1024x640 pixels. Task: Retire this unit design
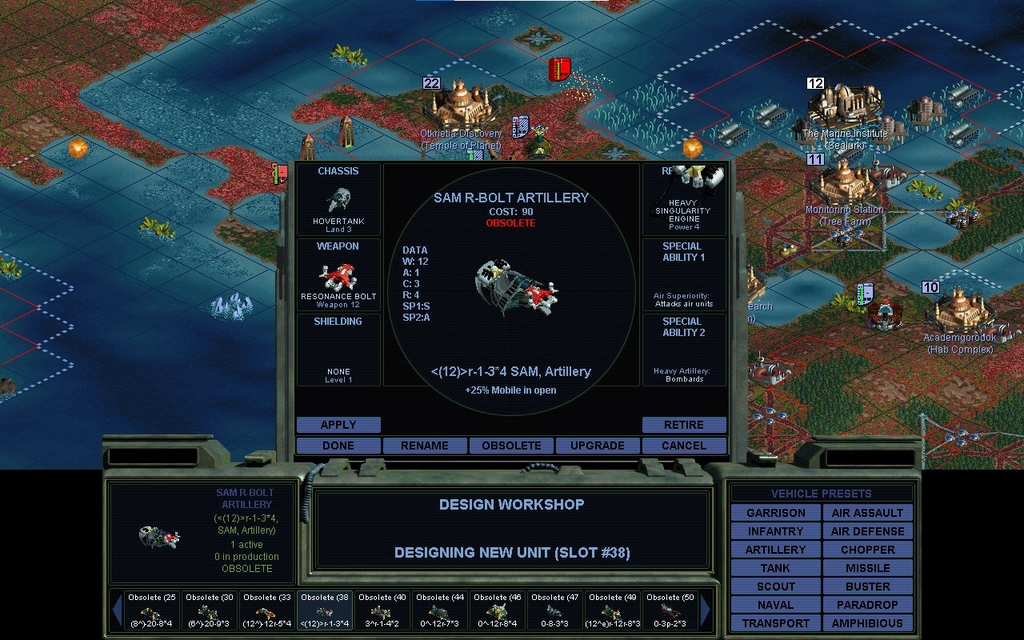point(684,425)
